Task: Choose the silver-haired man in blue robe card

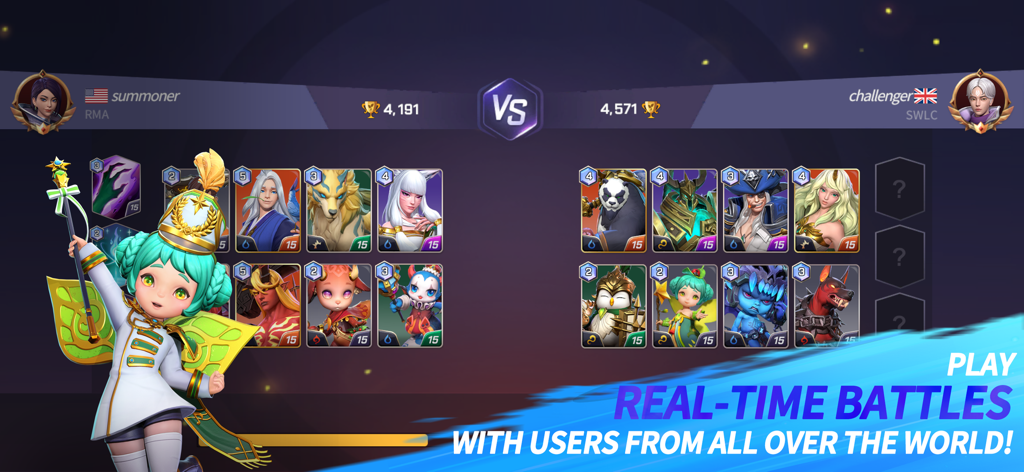Action: (268, 211)
